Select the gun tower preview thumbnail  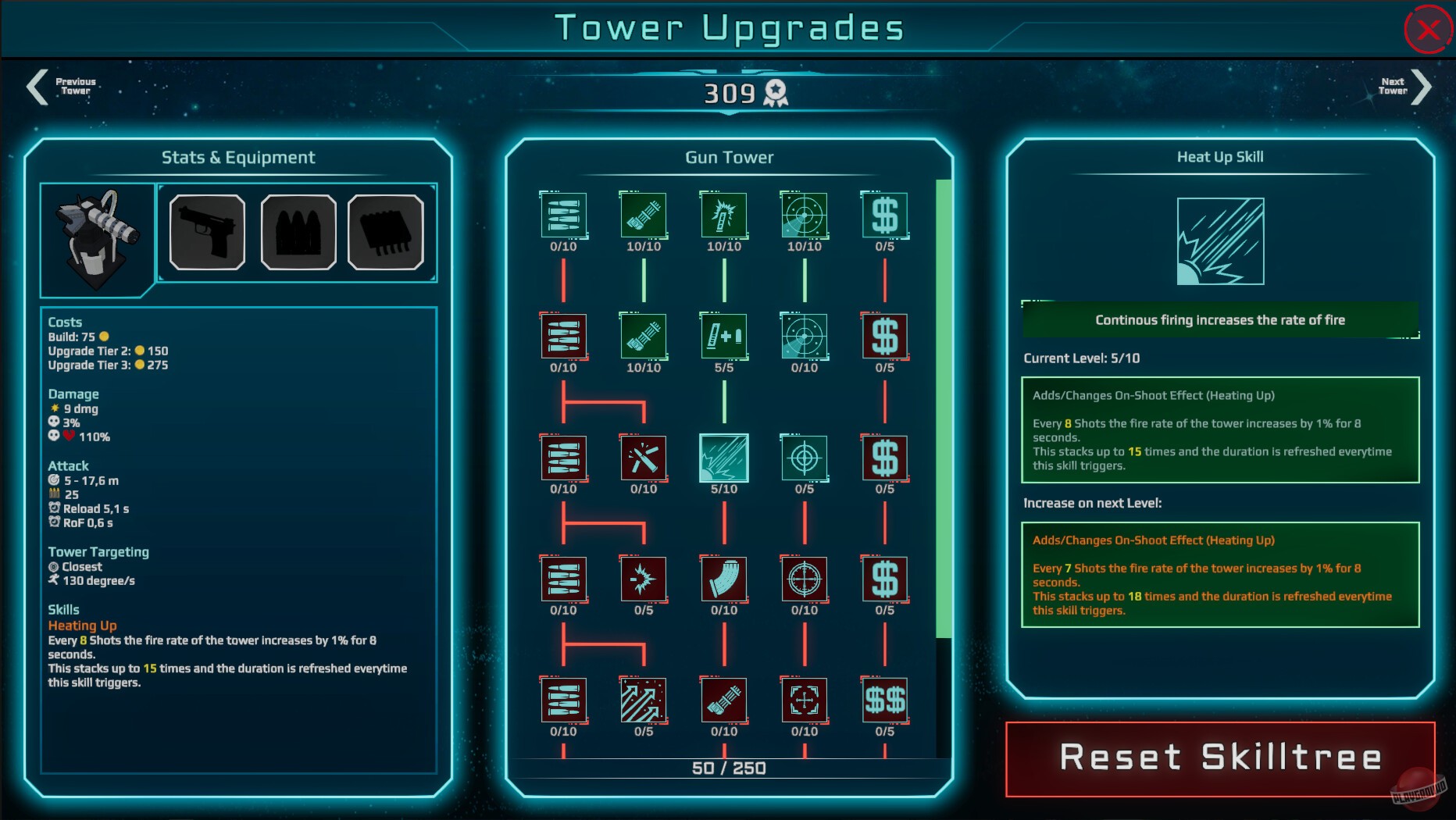point(95,238)
